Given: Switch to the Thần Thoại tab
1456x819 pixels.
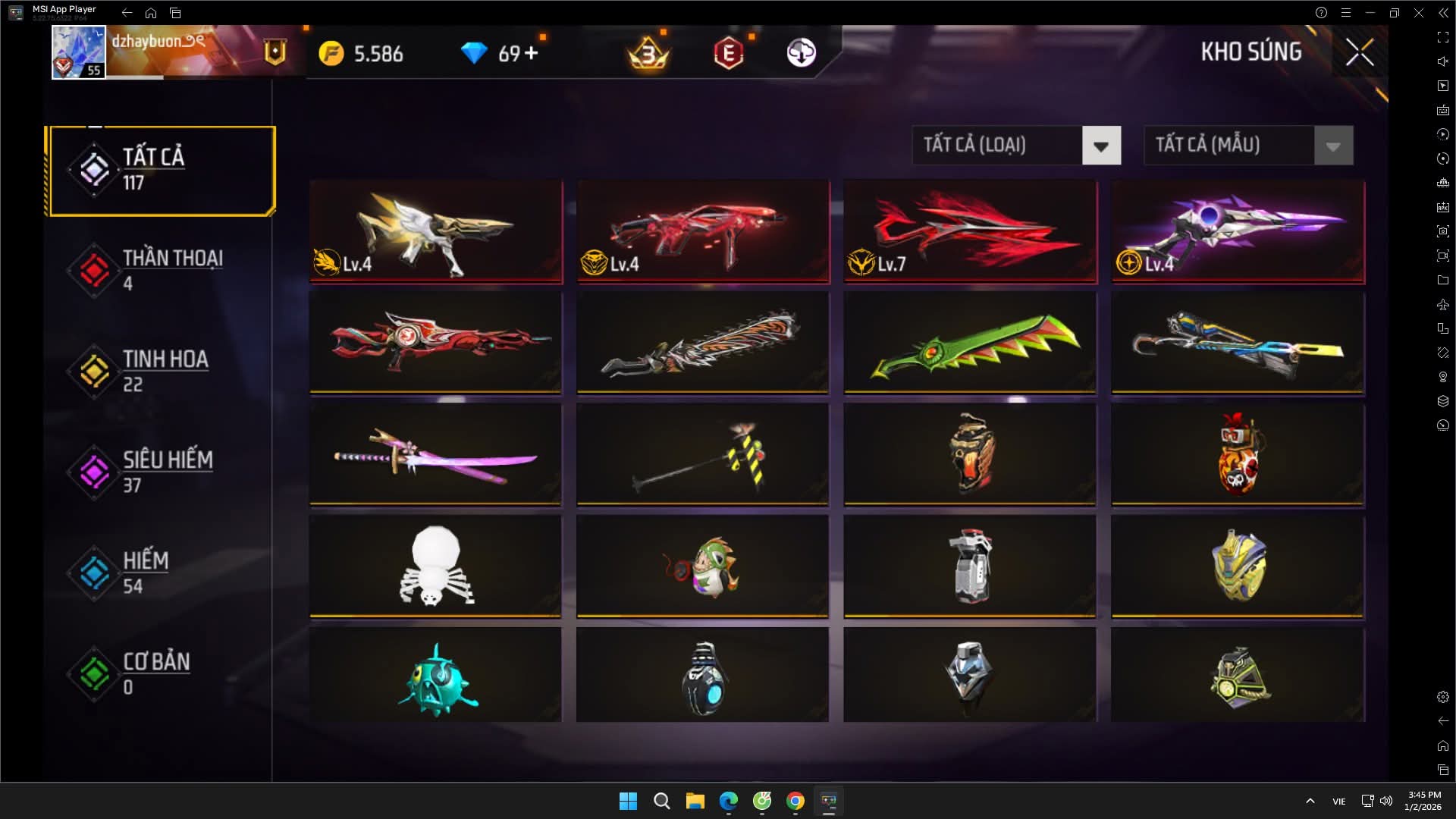Looking at the screenshot, I should click(161, 271).
